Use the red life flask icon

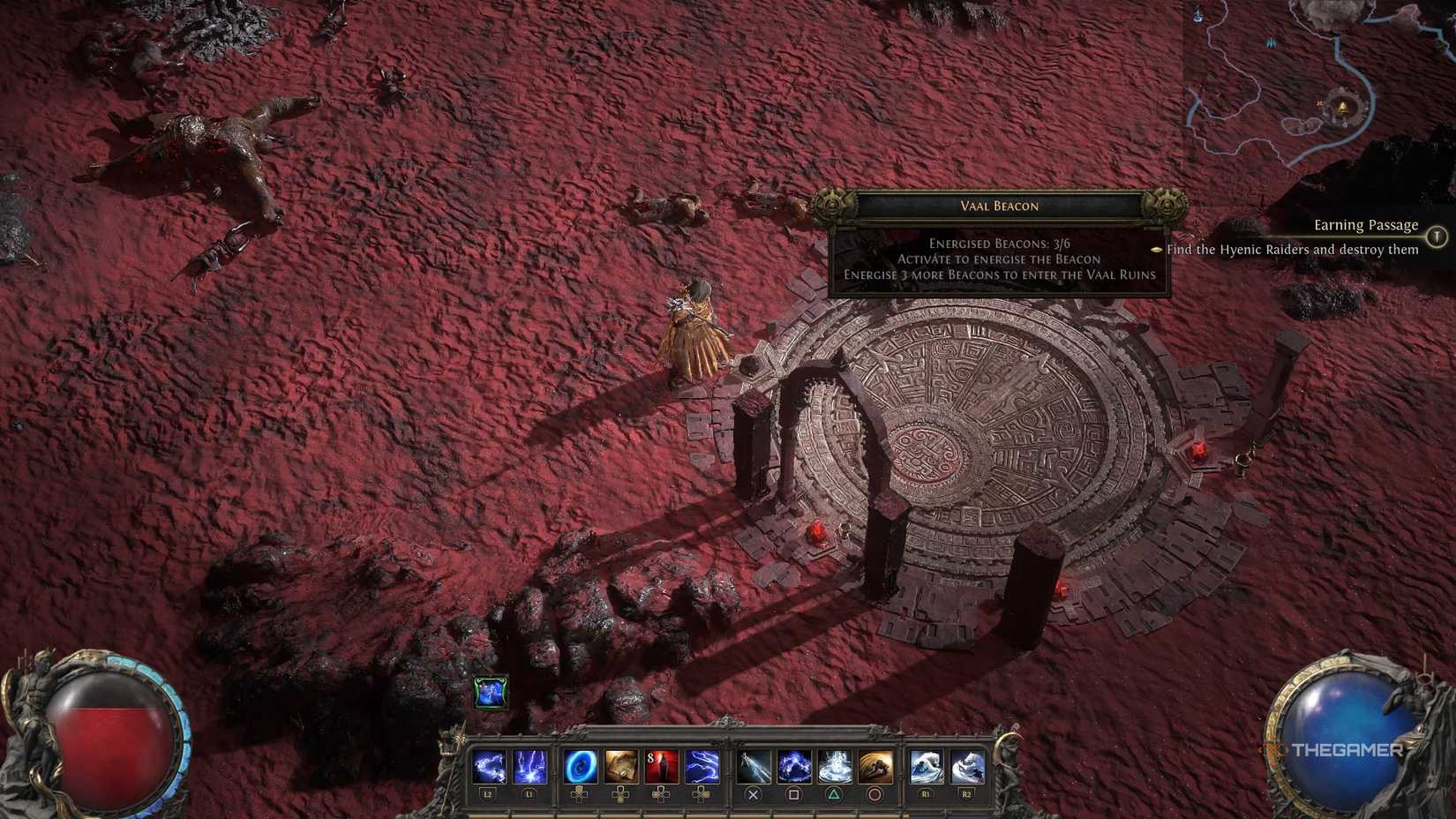[x=663, y=766]
